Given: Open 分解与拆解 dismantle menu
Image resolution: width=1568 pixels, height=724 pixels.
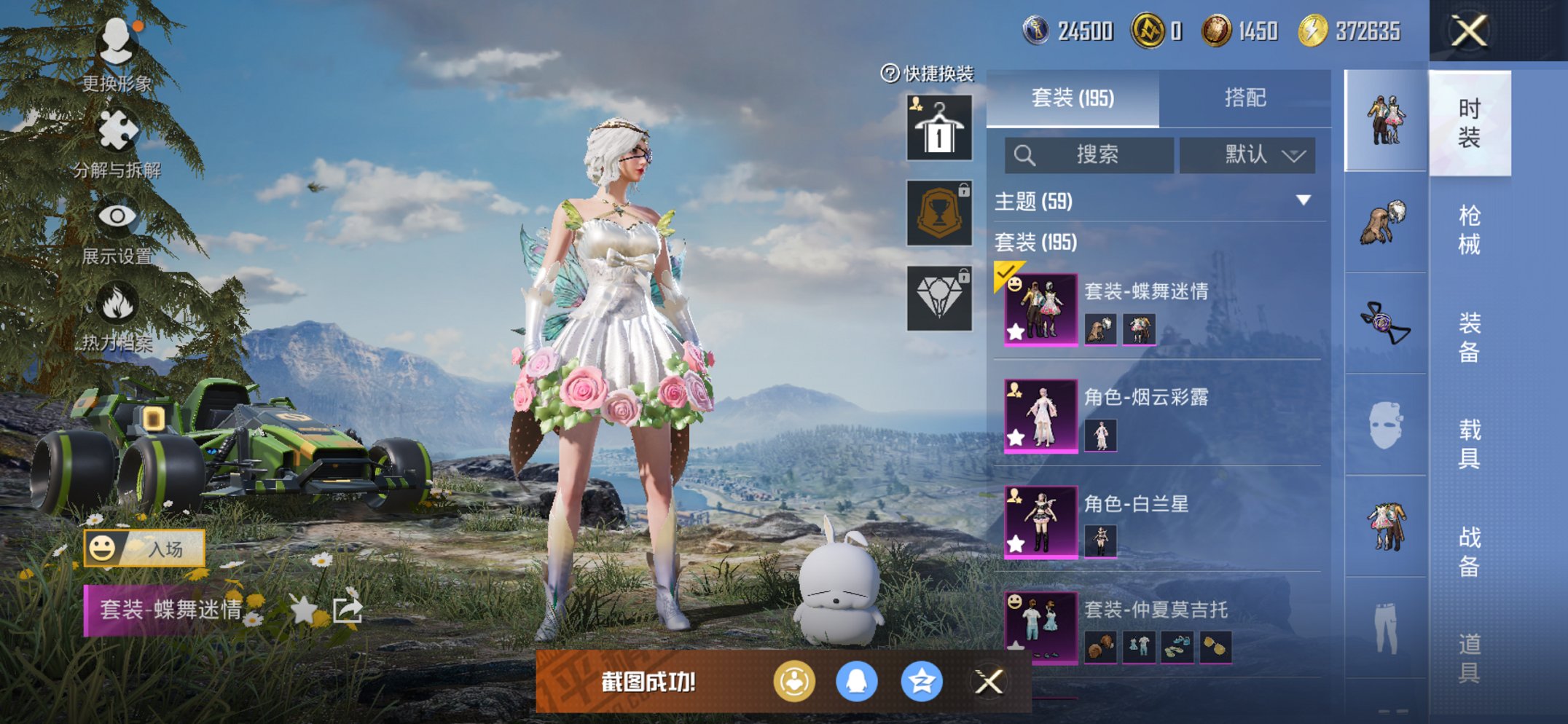Looking at the screenshot, I should [x=117, y=142].
